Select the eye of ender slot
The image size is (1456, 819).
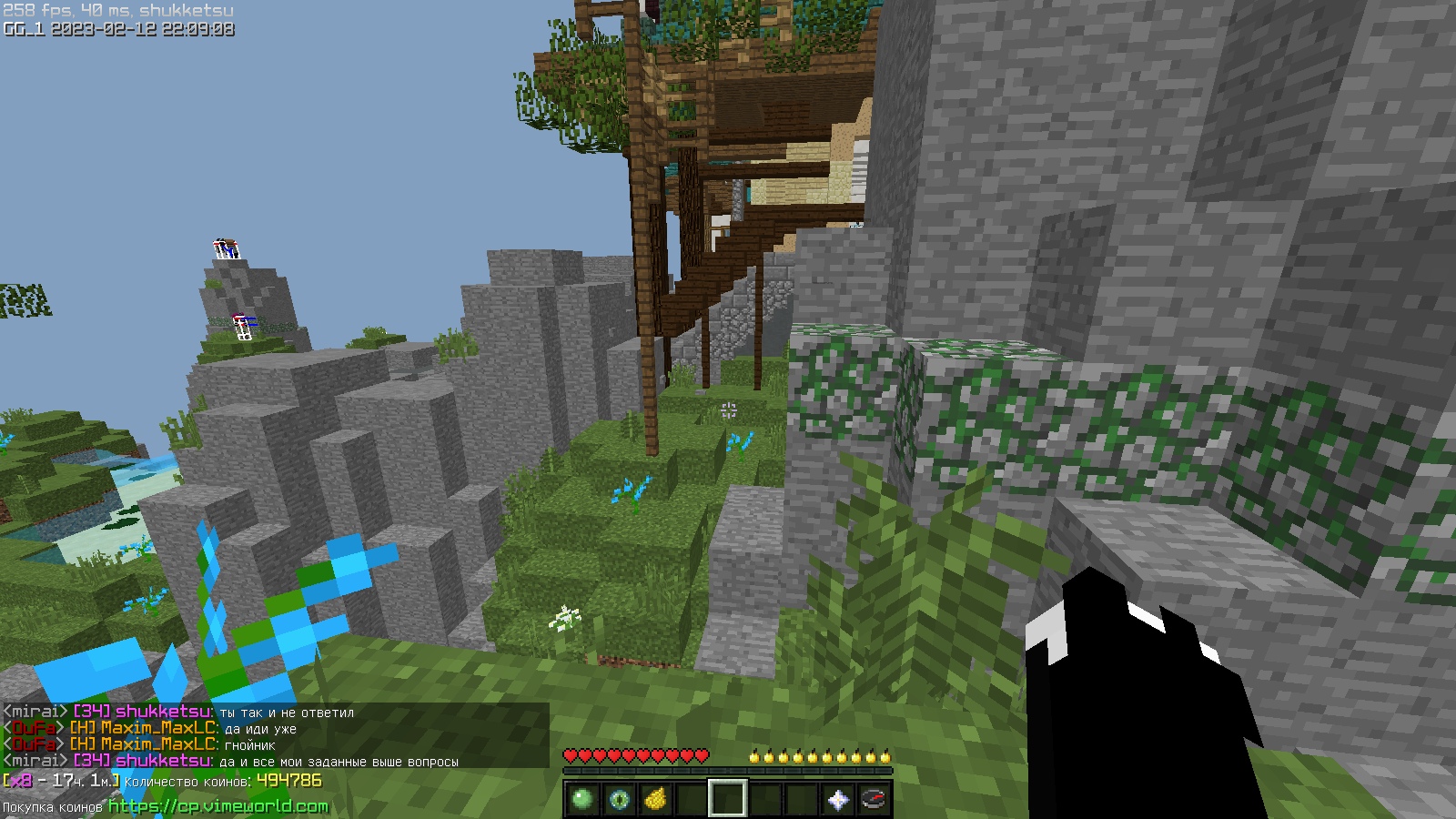click(619, 800)
